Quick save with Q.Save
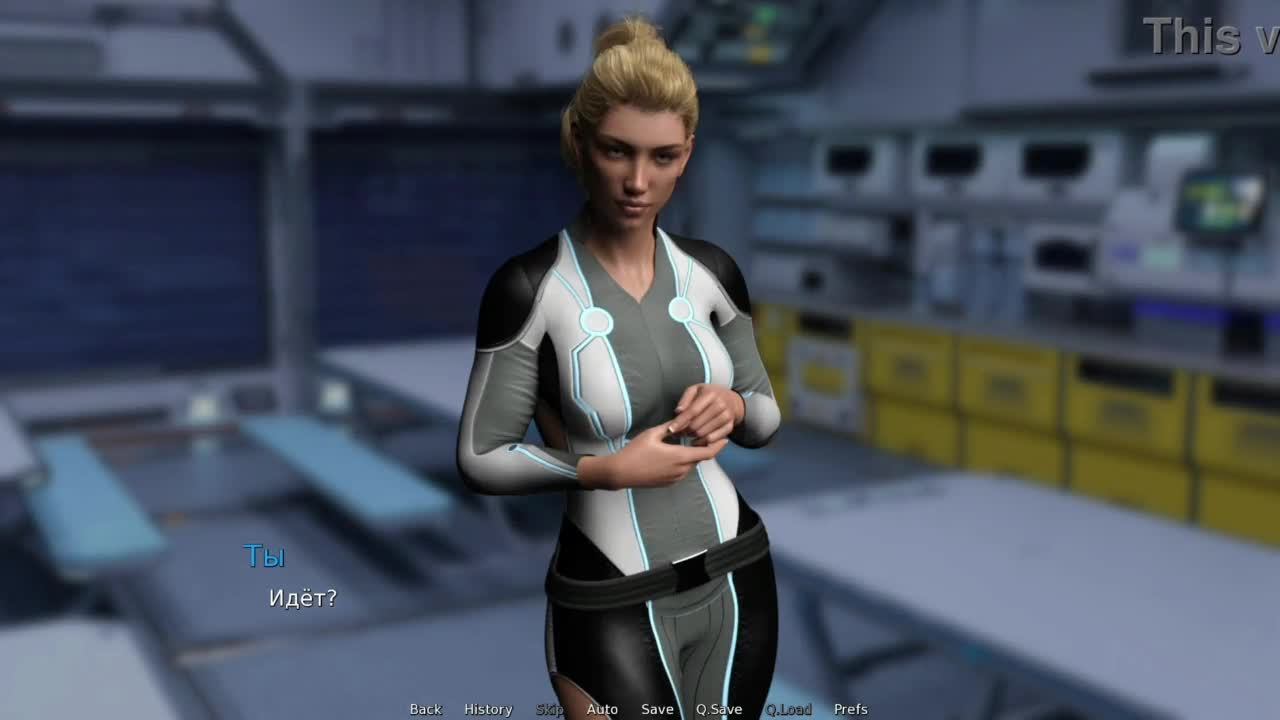The height and width of the screenshot is (720, 1280). click(719, 709)
